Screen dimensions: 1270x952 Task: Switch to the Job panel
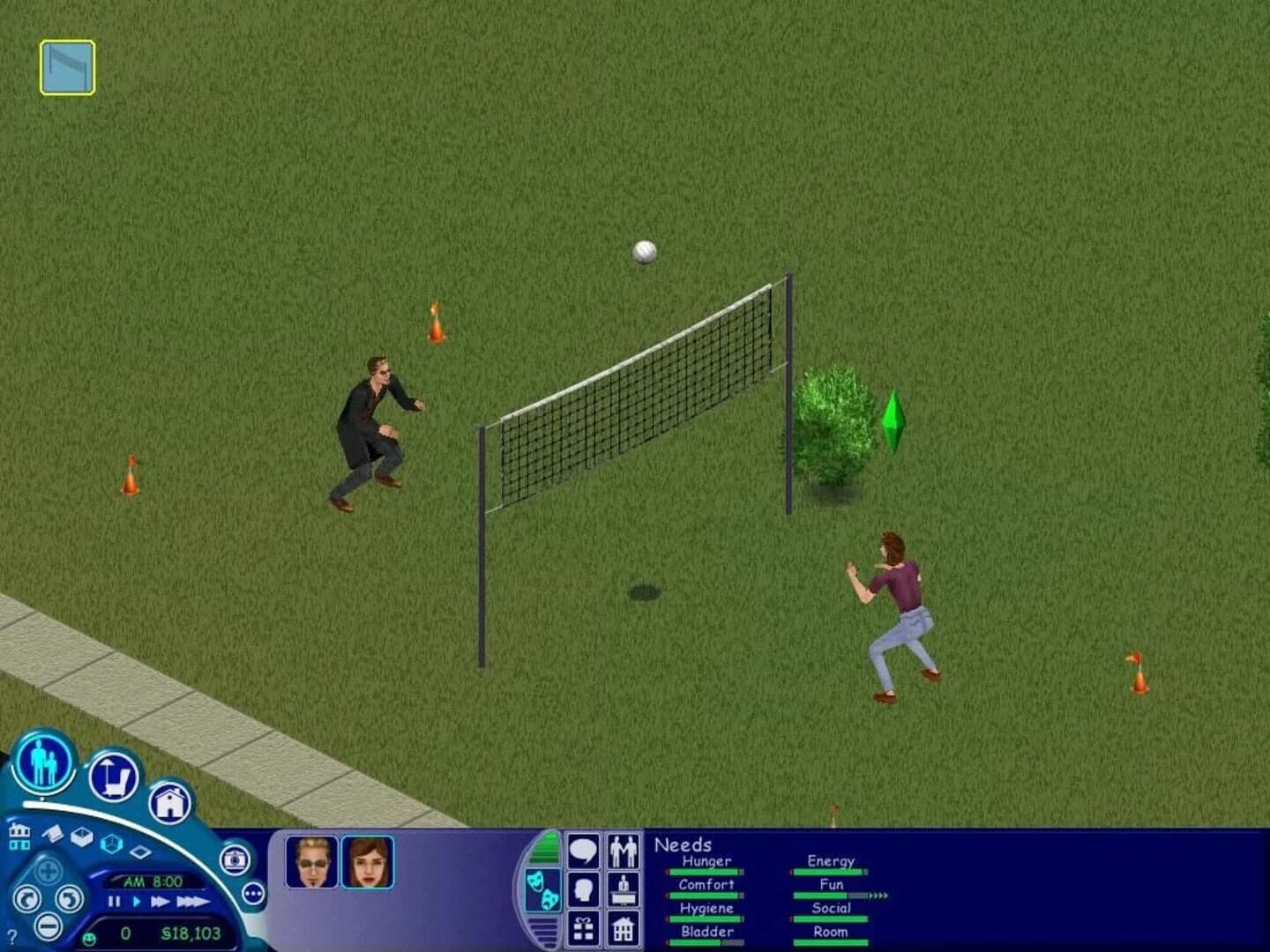click(624, 887)
